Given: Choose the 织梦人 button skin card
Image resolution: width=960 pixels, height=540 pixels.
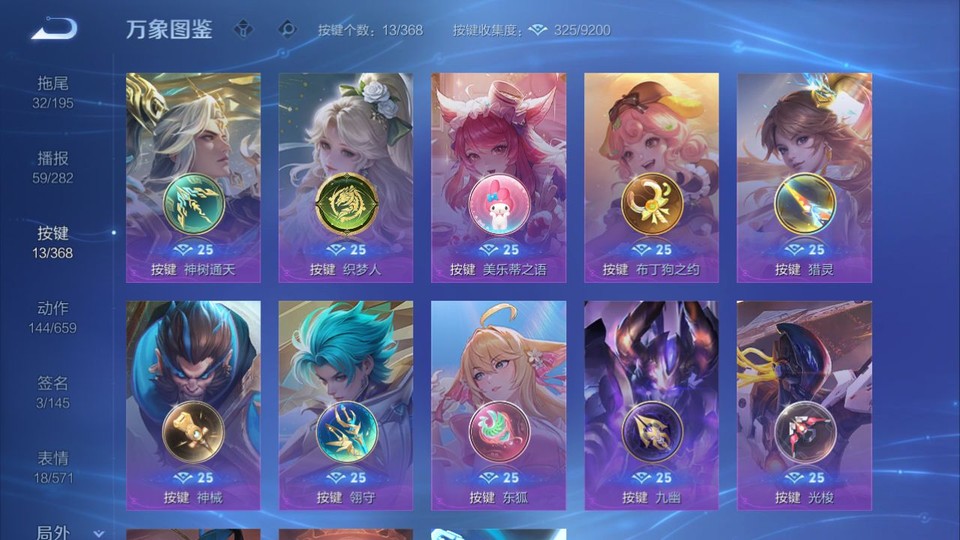Looking at the screenshot, I should [x=345, y=177].
